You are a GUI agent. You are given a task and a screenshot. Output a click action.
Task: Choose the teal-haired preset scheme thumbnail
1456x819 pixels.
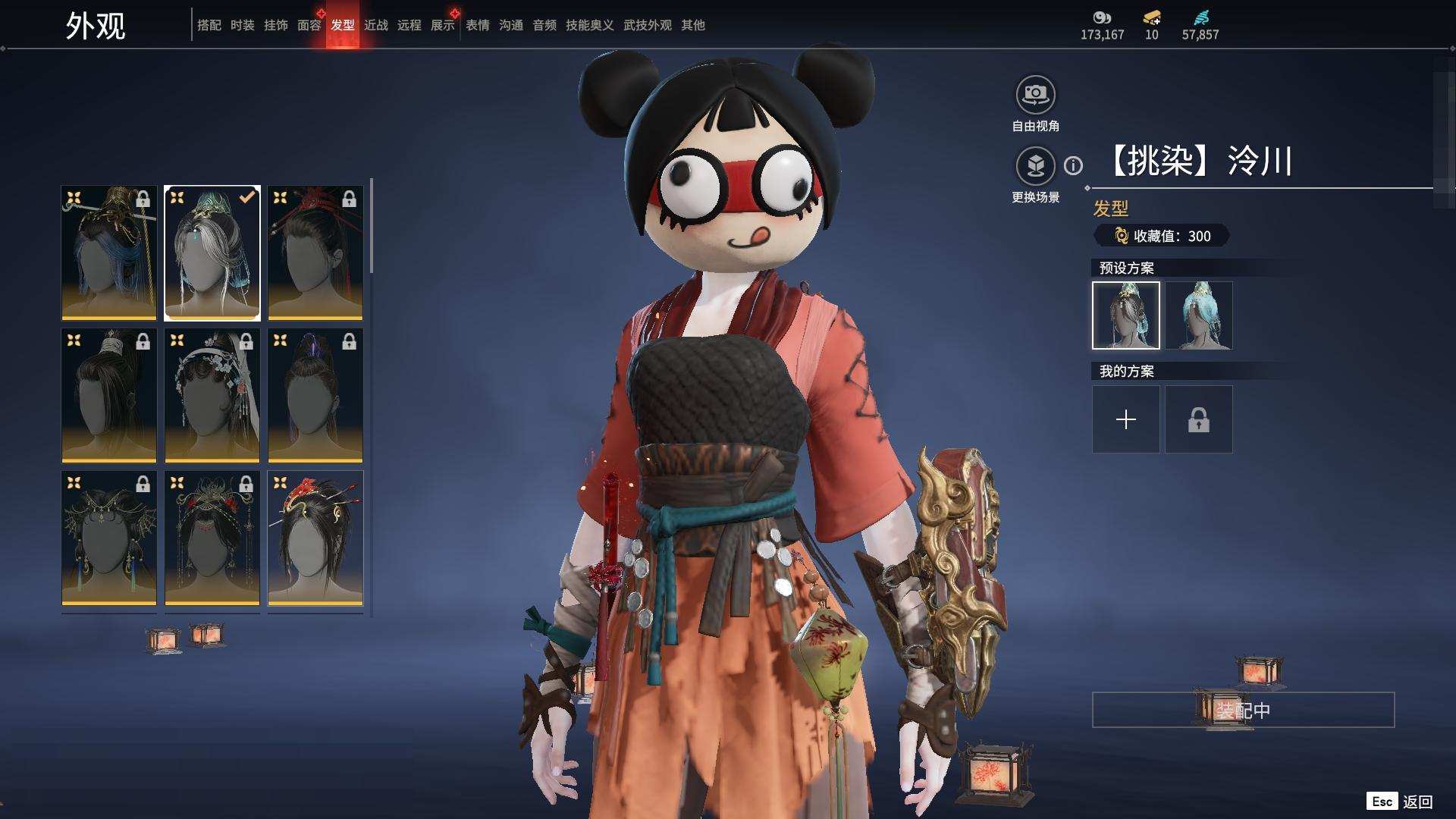[x=1199, y=315]
